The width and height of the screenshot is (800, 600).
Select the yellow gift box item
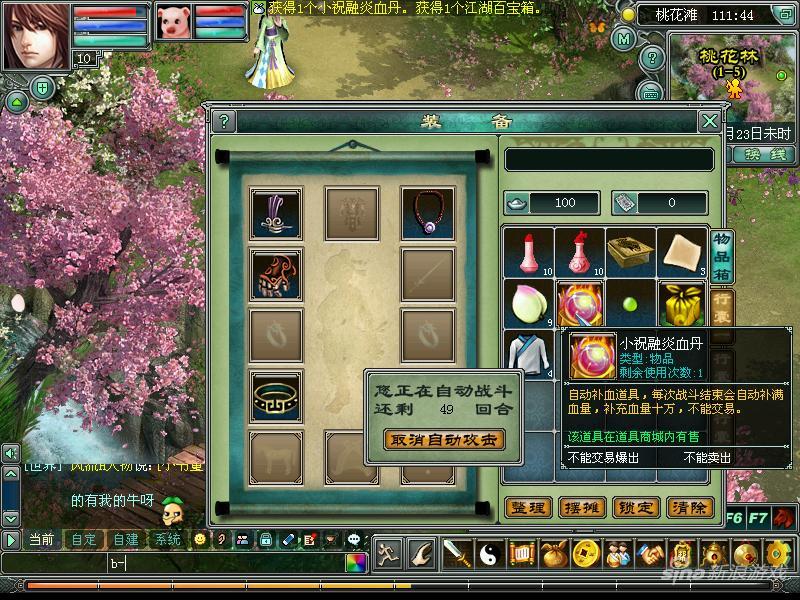pyautogui.click(x=684, y=304)
